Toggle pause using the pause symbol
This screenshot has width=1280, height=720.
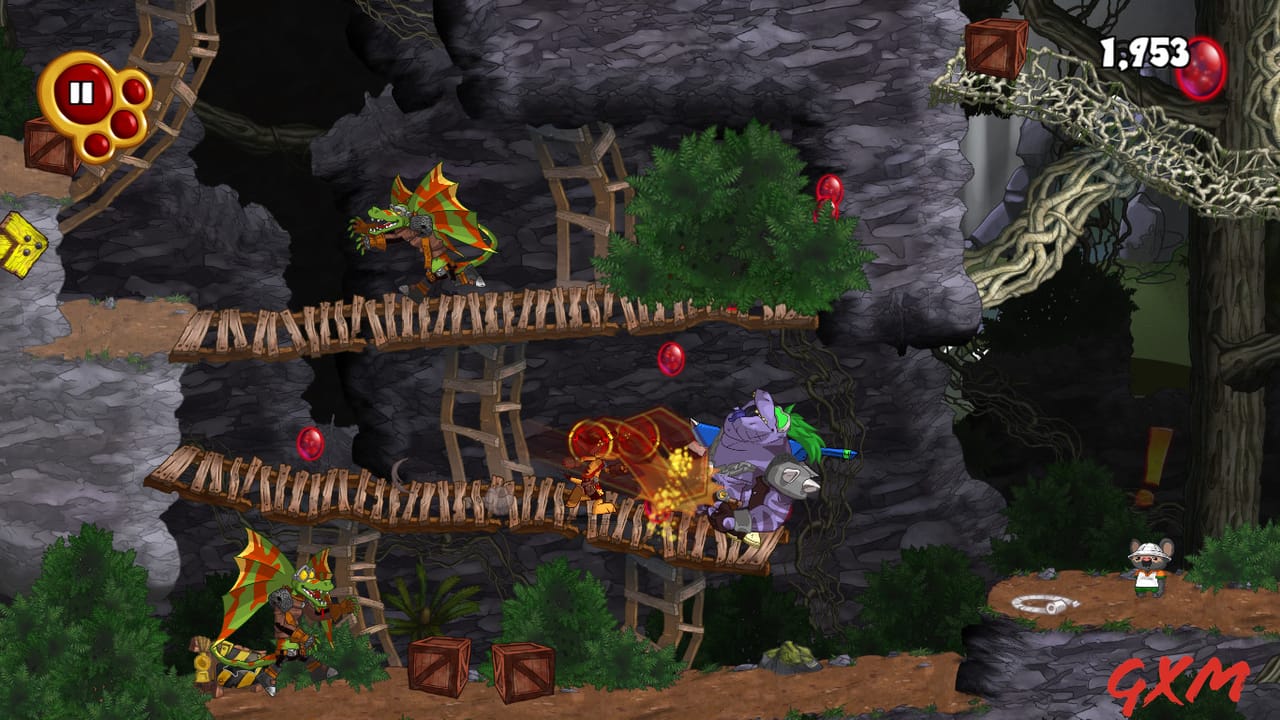[x=82, y=93]
